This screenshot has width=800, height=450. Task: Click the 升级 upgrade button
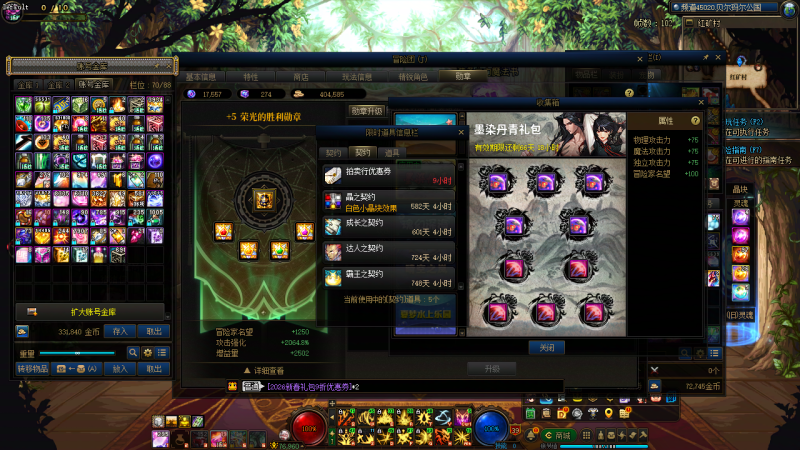tap(491, 369)
